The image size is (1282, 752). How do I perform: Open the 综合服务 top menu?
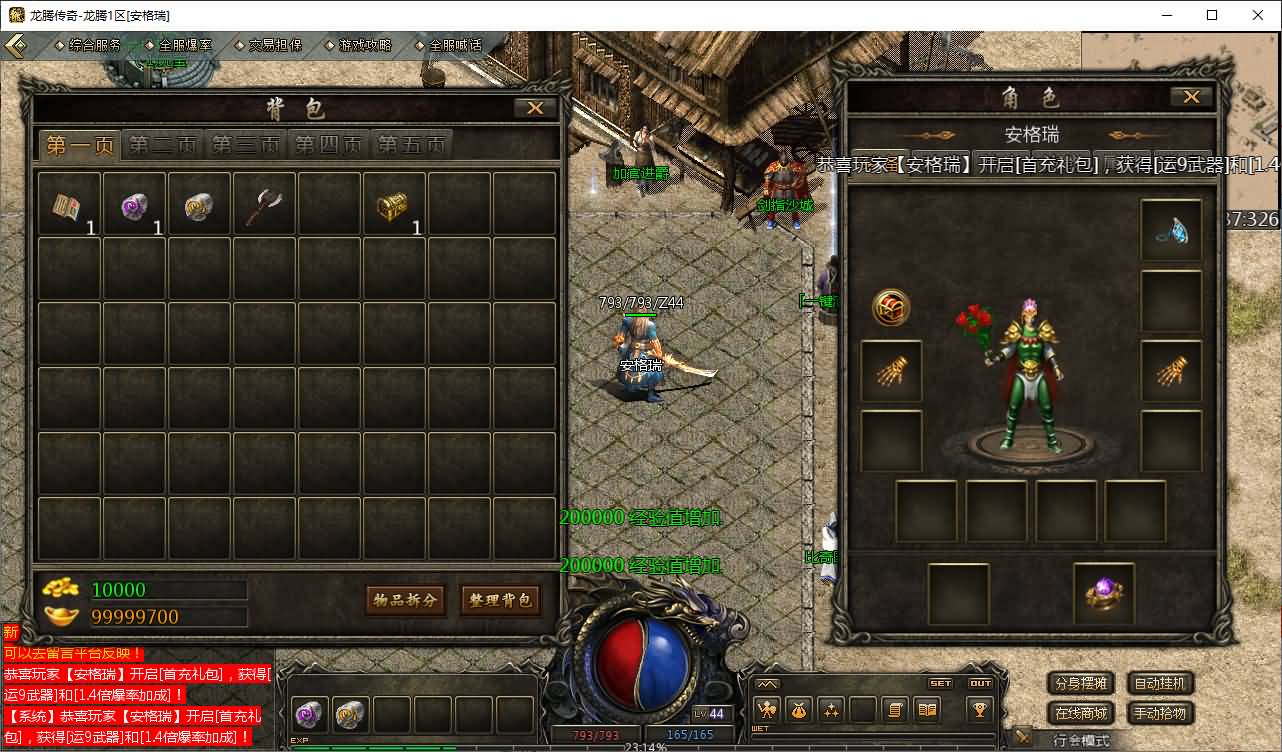click(94, 45)
